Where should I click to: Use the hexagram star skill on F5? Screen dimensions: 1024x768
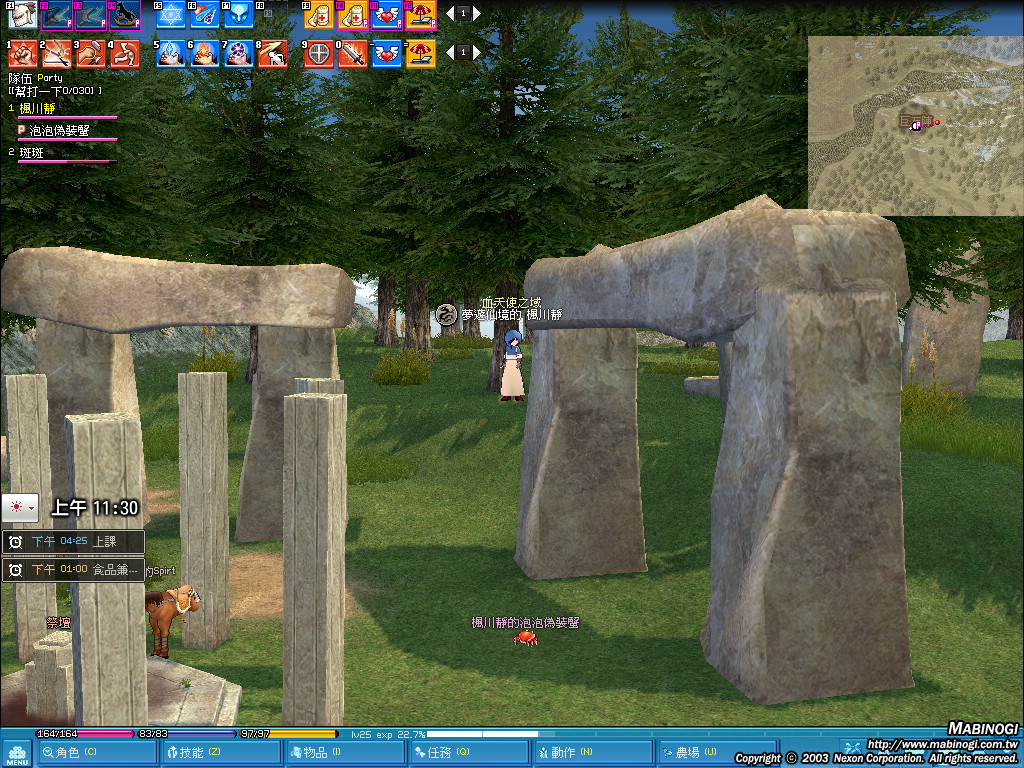pos(171,15)
